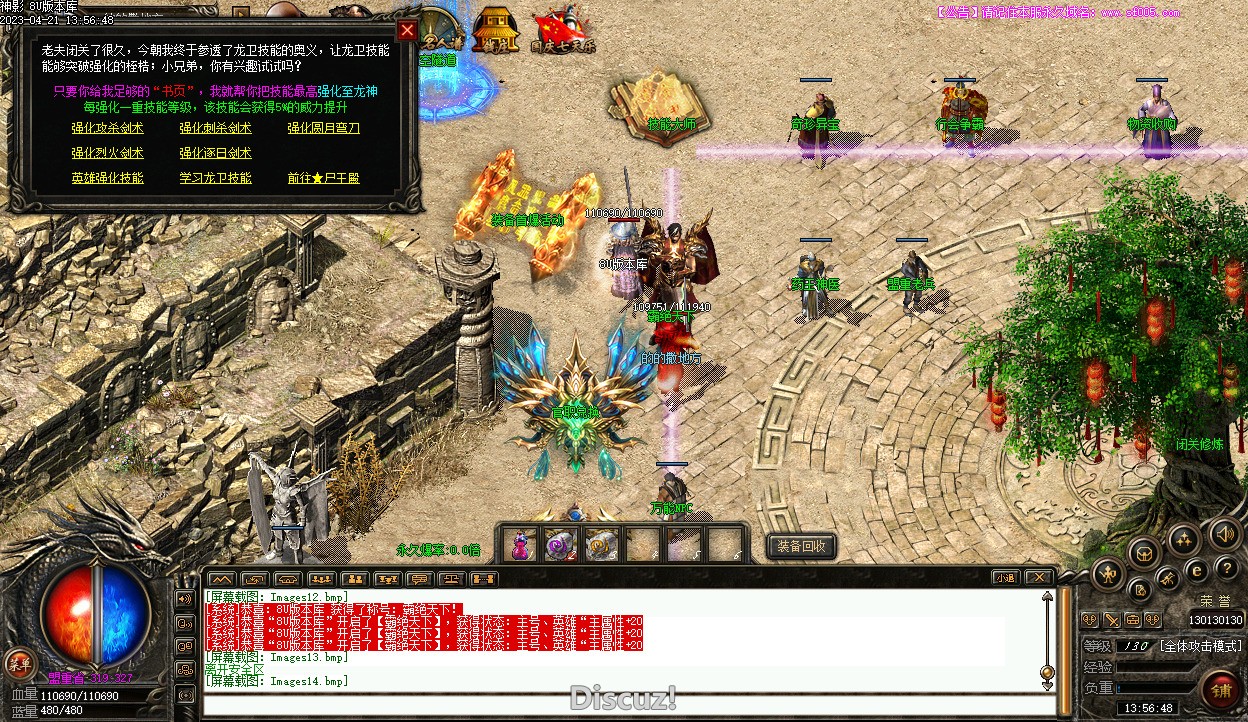Select the 强化逐日剑术 link
This screenshot has width=1248, height=722.
tap(215, 154)
